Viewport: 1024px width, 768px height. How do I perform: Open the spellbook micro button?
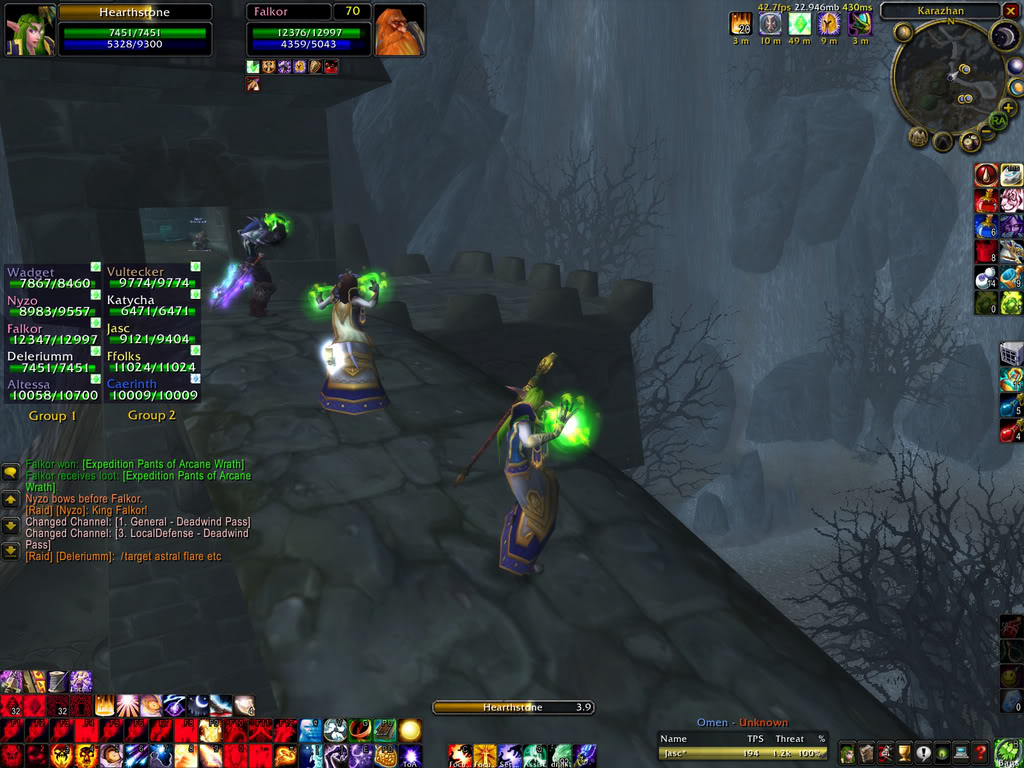[x=867, y=753]
